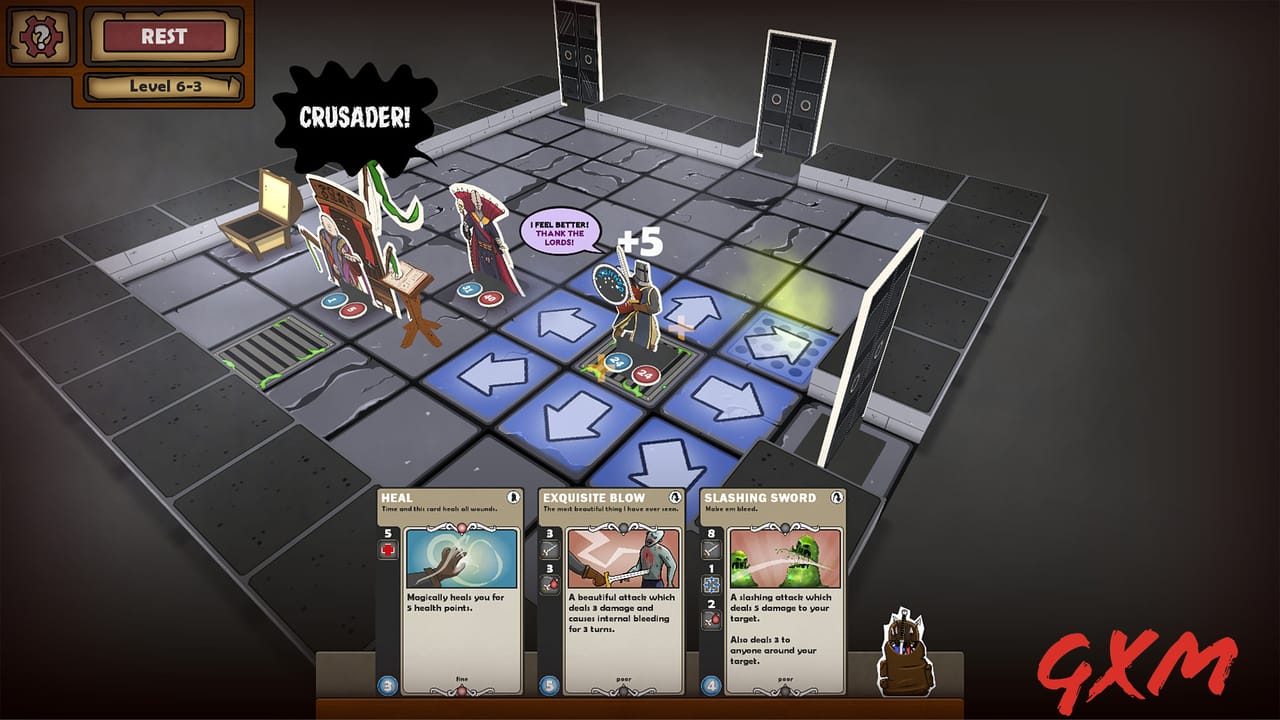Click the sword damage icon on Exquisite Blow
Image resolution: width=1280 pixels, height=720 pixels.
[x=548, y=550]
